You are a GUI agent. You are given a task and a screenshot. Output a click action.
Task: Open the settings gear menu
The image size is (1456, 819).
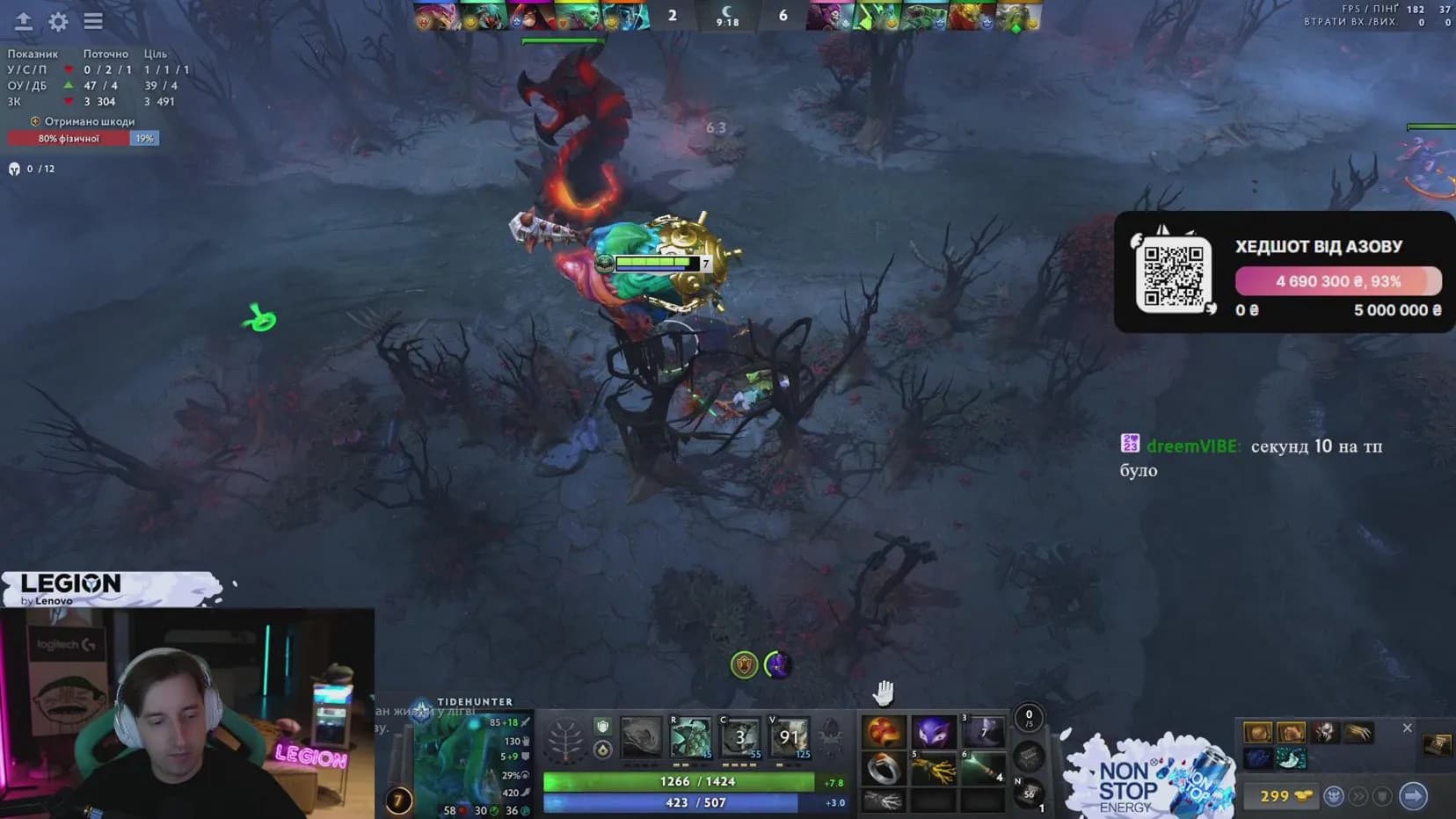(58, 21)
